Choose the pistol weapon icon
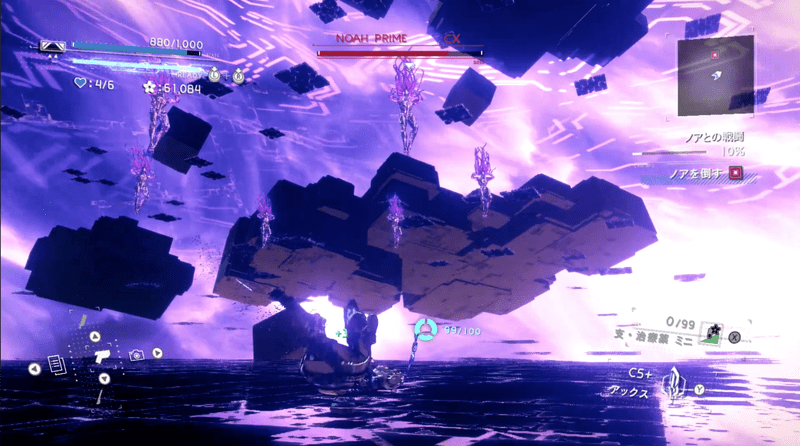The height and width of the screenshot is (446, 800). point(102,356)
